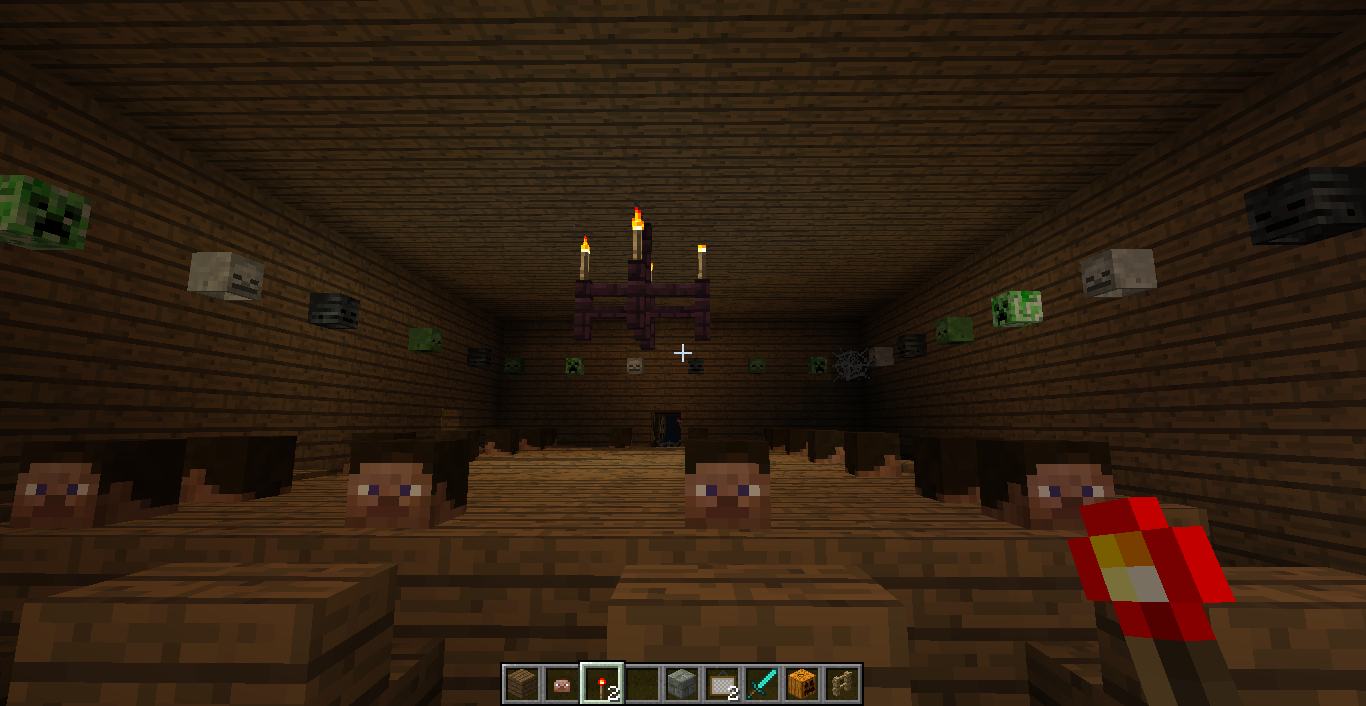Select the wooden planks hotbar slot

tap(521, 684)
